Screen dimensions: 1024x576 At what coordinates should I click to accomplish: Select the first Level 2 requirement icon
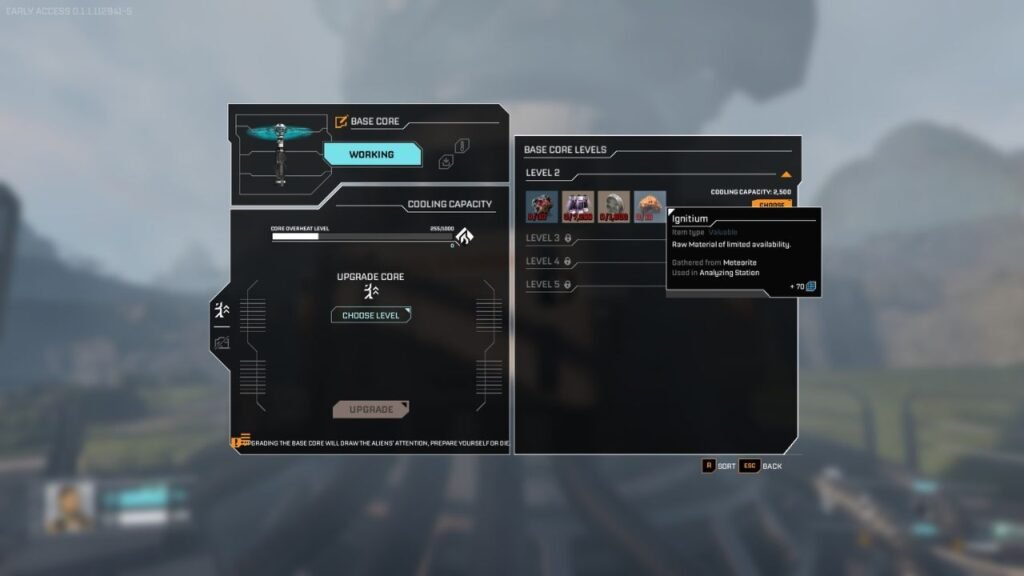pos(542,207)
